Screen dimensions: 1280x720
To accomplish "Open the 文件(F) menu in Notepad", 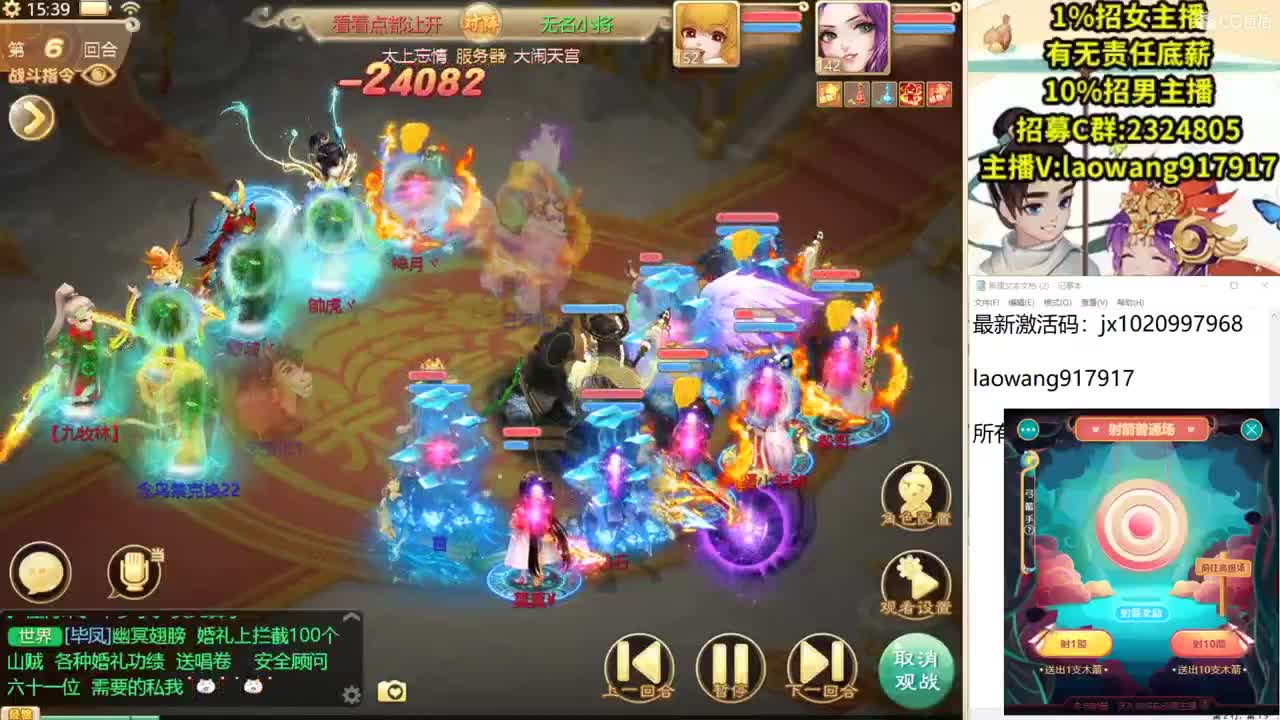I will point(986,302).
